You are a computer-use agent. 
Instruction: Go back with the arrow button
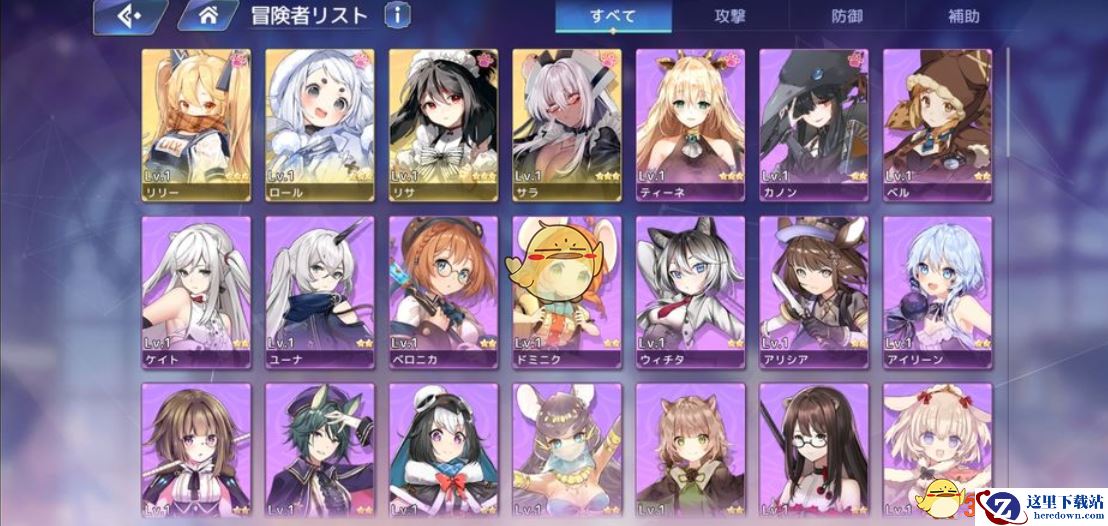(x=128, y=16)
